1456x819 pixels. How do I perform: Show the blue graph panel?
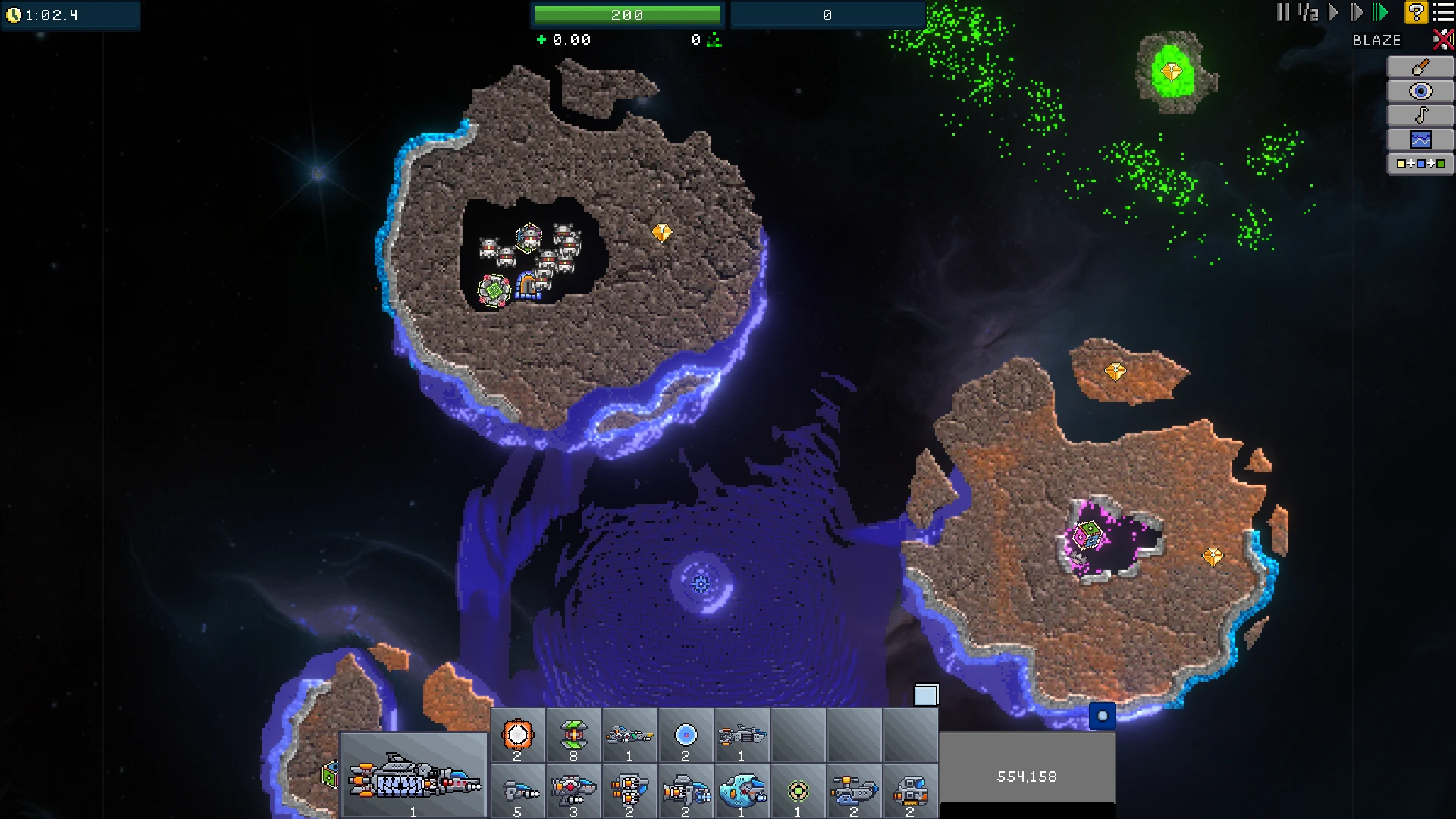(x=1420, y=140)
